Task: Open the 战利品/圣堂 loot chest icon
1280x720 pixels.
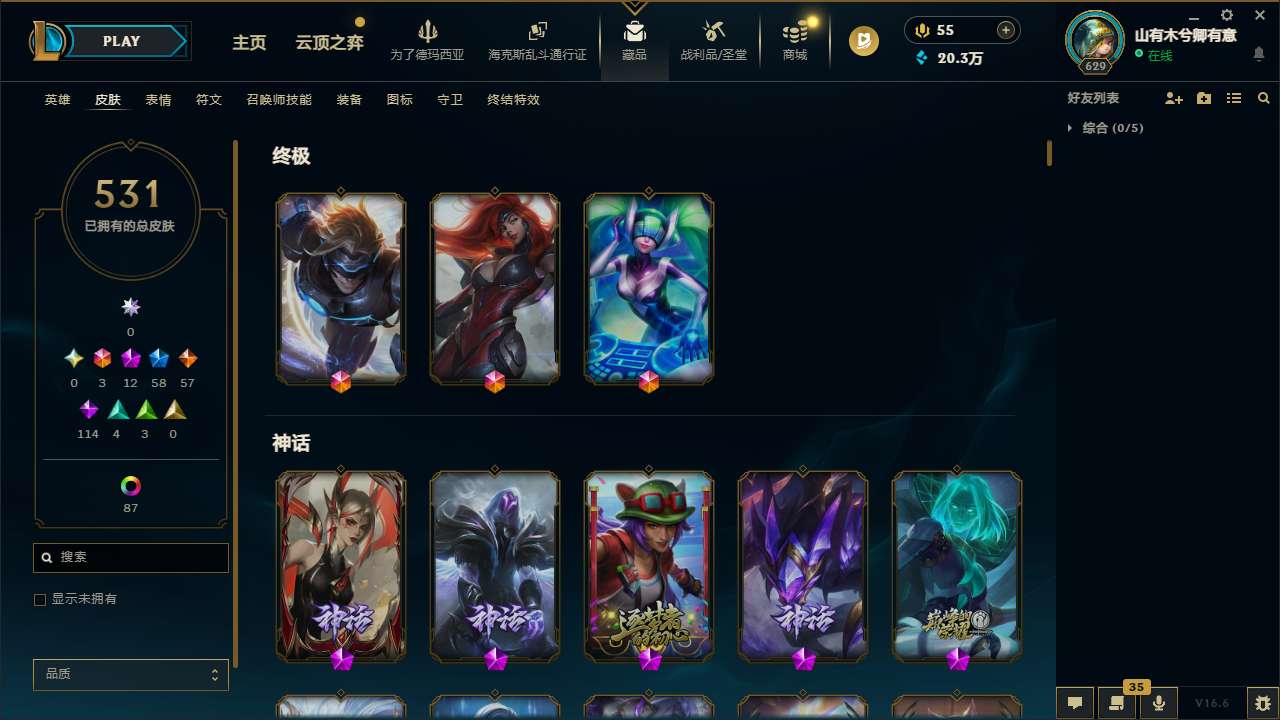Action: pyautogui.click(x=714, y=40)
